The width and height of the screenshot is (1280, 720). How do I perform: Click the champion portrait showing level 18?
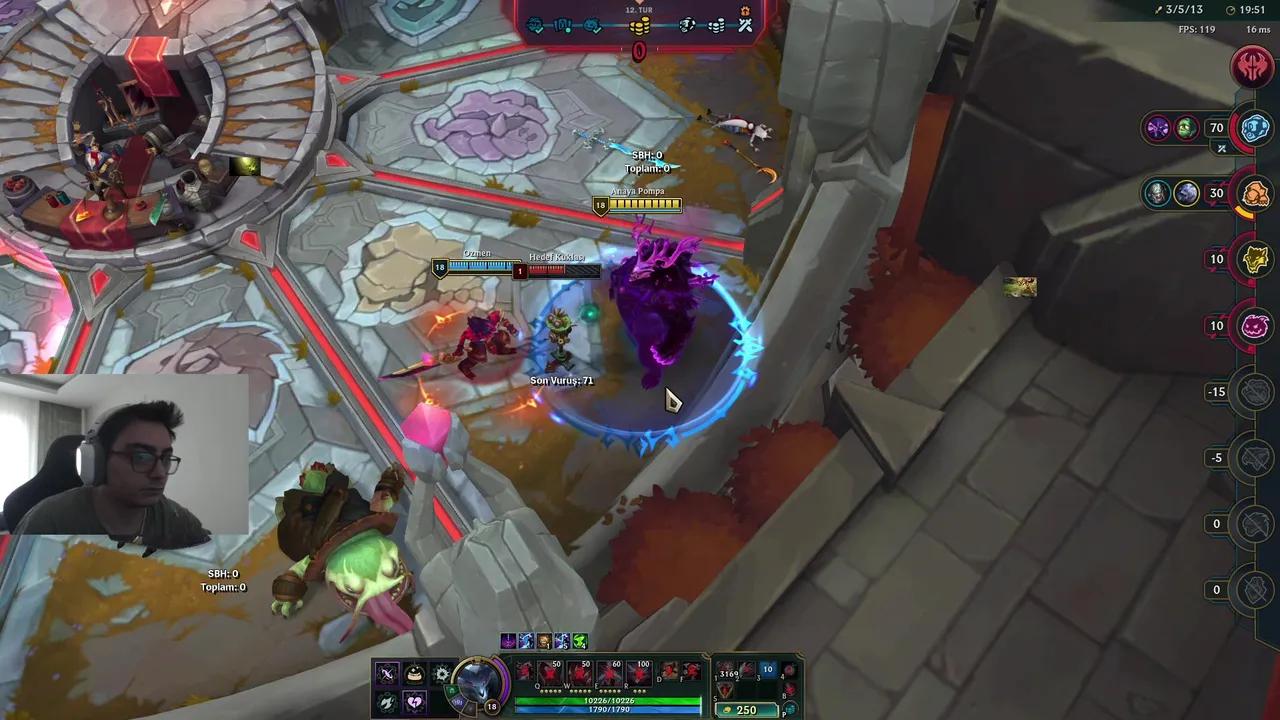473,684
